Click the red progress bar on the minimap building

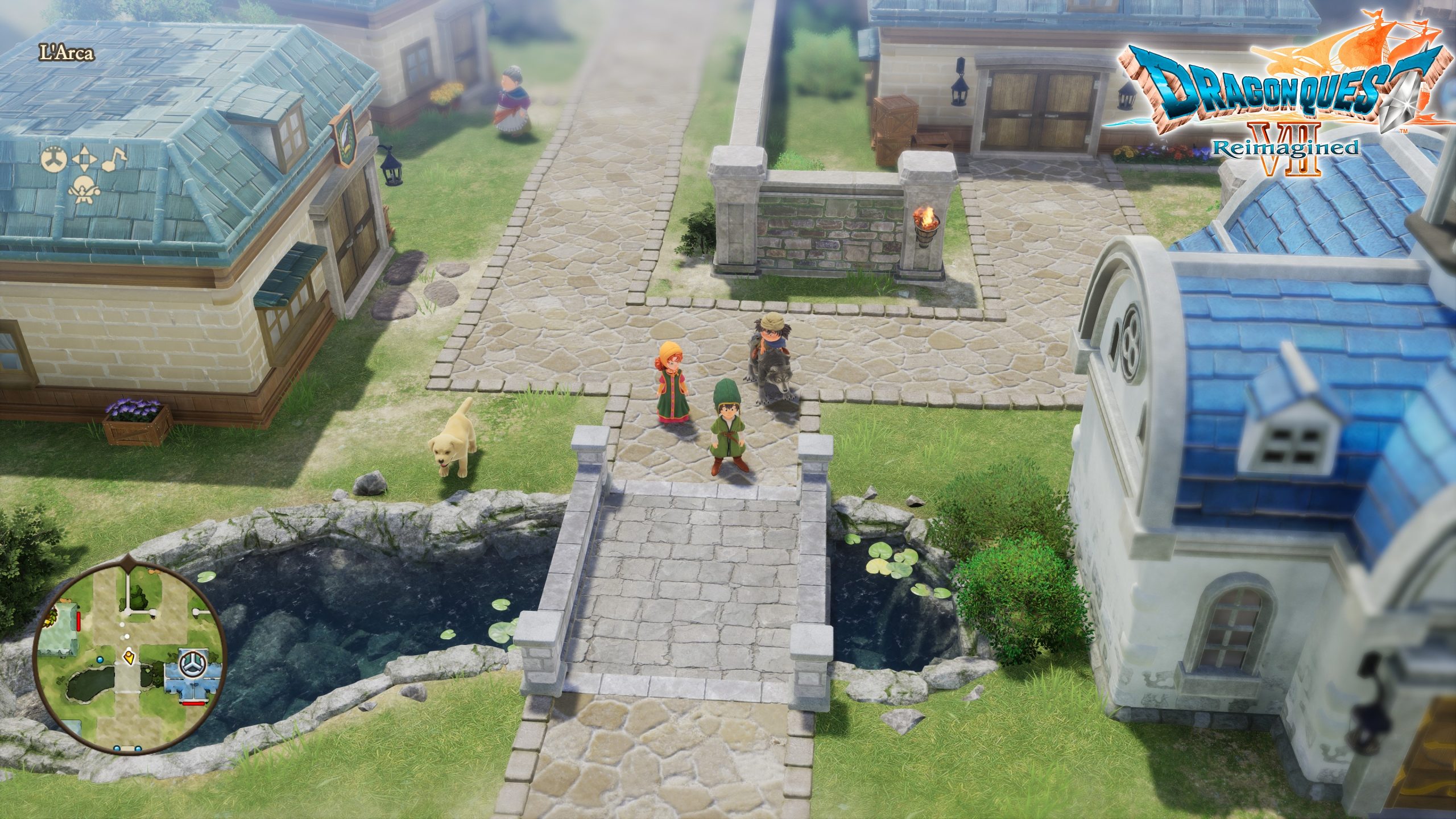click(193, 704)
